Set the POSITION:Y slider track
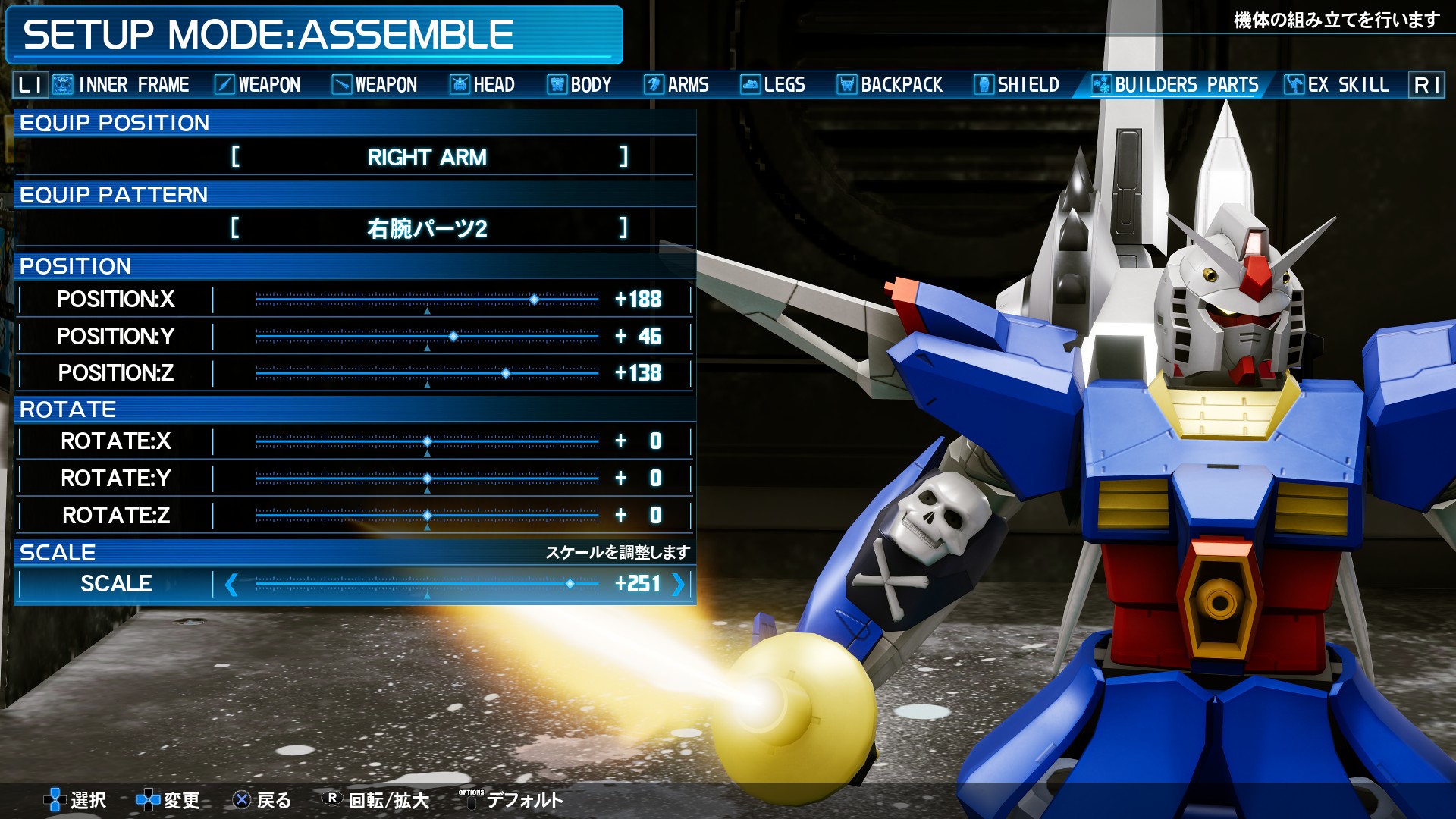 427,336
